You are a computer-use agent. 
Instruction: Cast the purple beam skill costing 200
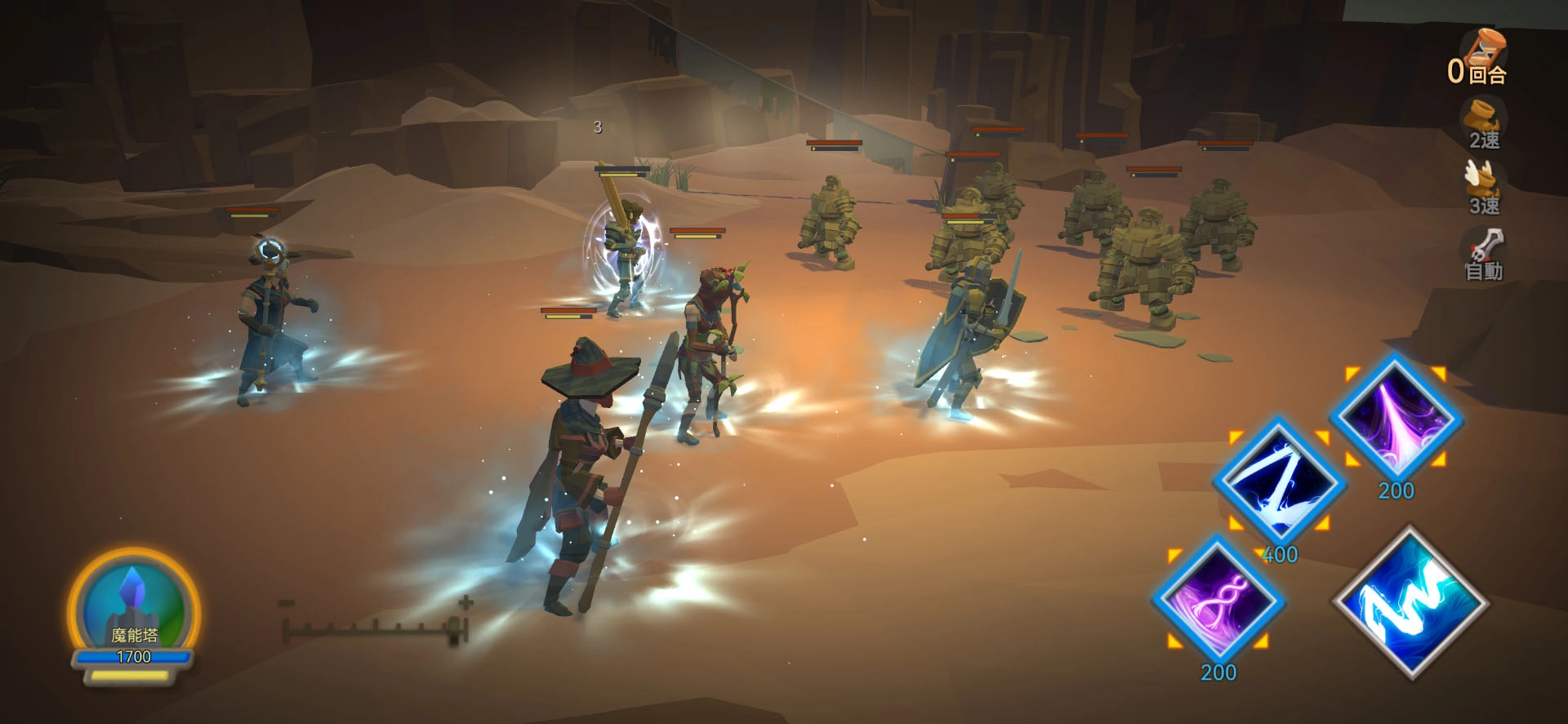click(1396, 420)
